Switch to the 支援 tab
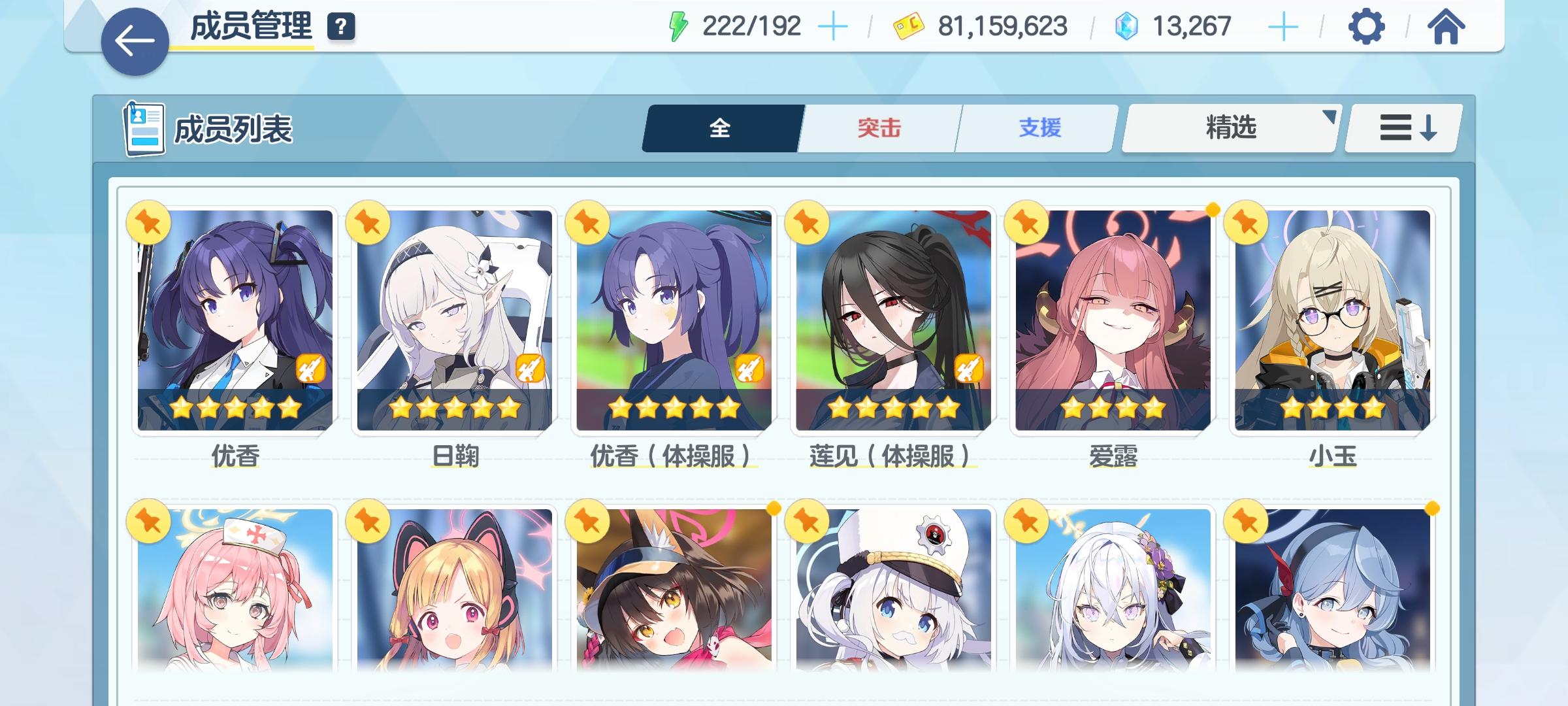 [1039, 128]
